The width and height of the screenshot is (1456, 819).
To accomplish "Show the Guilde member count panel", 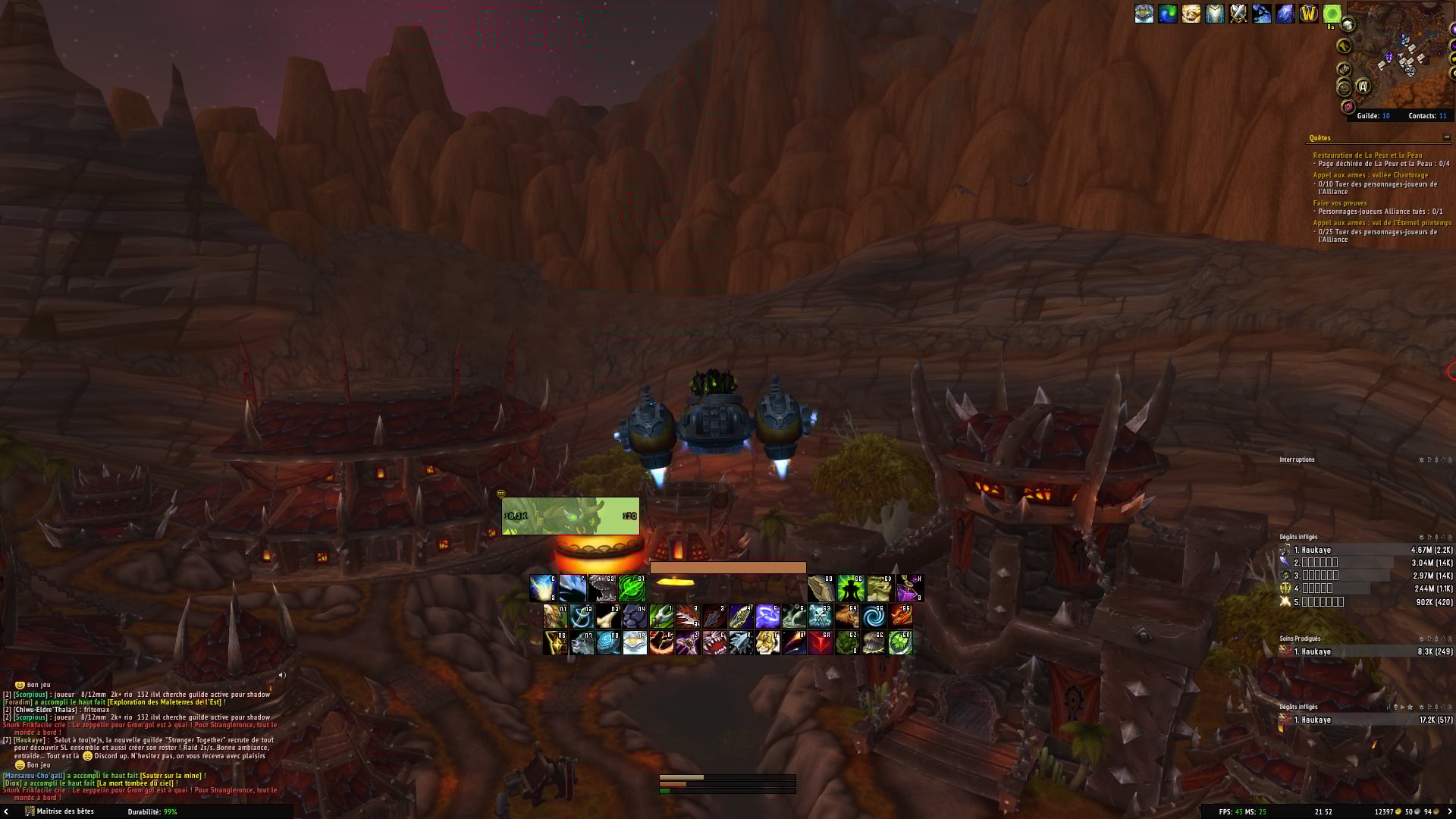I will pyautogui.click(x=1373, y=116).
